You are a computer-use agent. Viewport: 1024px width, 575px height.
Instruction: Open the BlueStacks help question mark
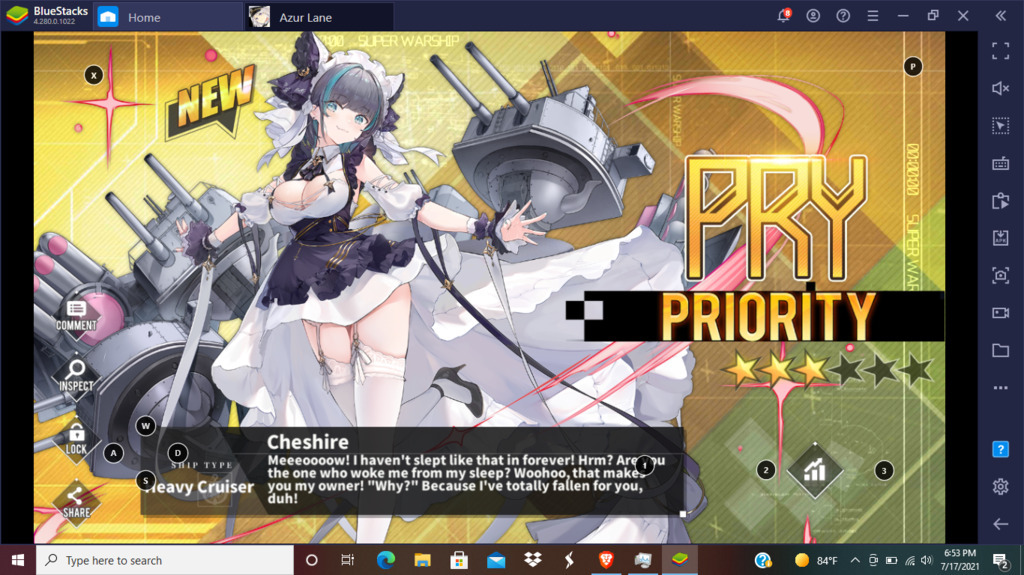pos(1000,450)
